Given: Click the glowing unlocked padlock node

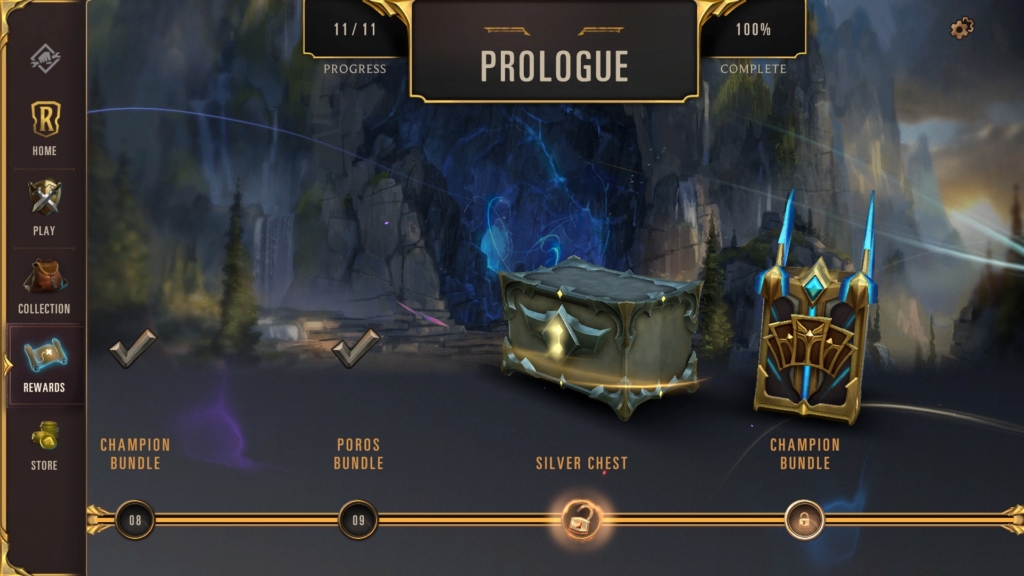Looking at the screenshot, I should 580,519.
